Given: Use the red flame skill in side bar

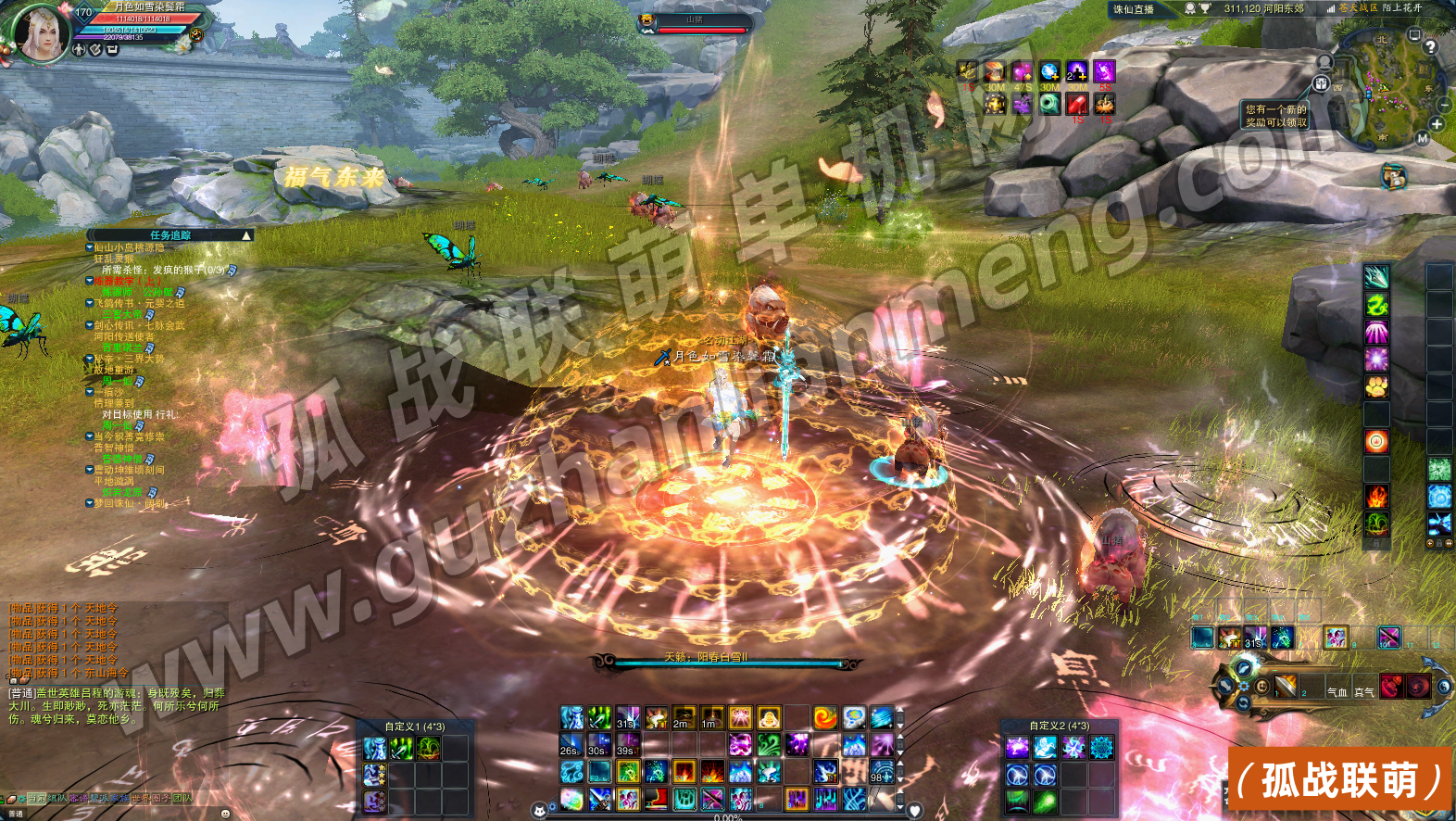Looking at the screenshot, I should (1376, 497).
